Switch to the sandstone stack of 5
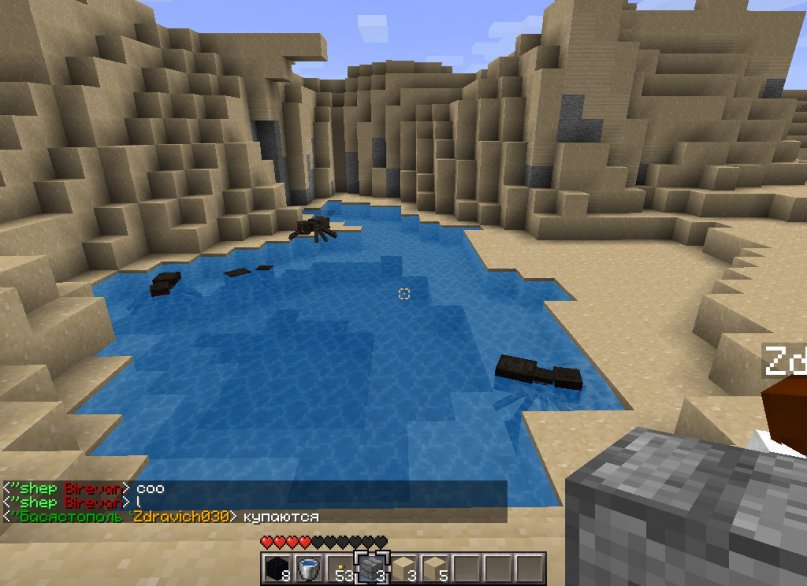This screenshot has height=586, width=807. pyautogui.click(x=436, y=569)
